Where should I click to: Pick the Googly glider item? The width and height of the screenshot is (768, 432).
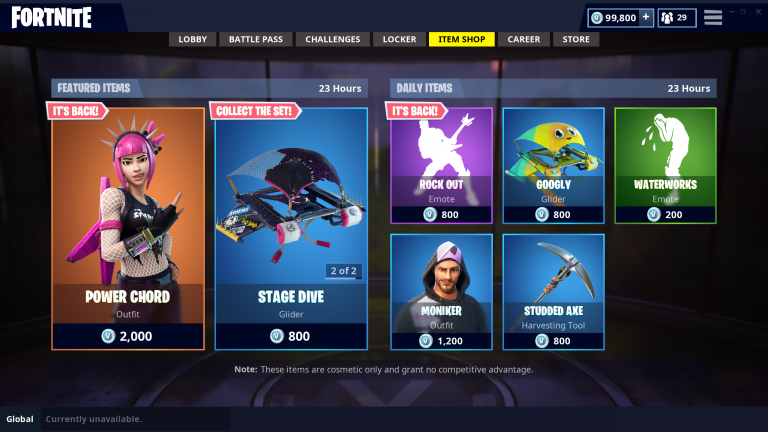point(553,165)
